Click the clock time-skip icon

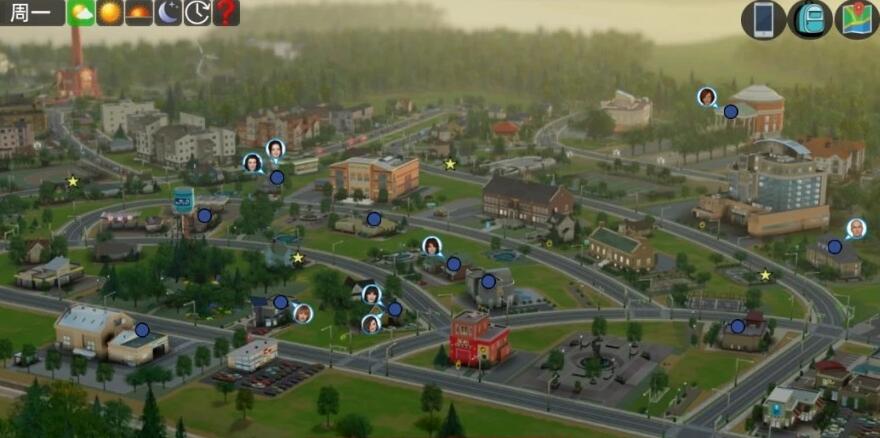click(197, 13)
